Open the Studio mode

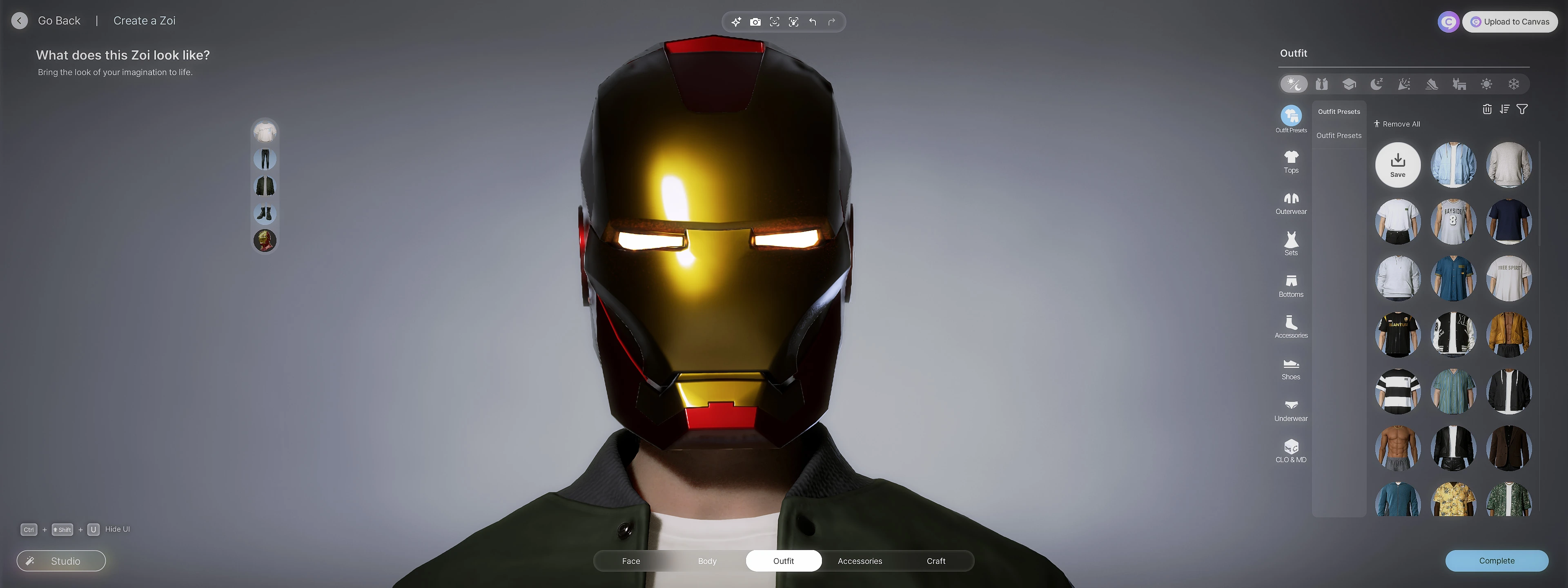(x=61, y=561)
